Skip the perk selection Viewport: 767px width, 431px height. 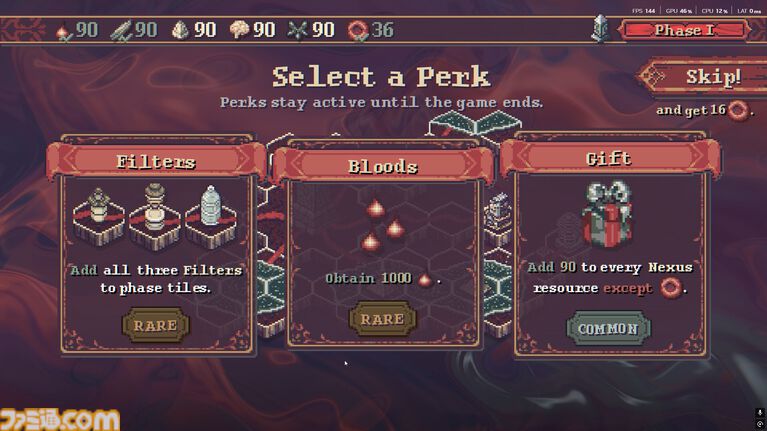click(x=707, y=77)
